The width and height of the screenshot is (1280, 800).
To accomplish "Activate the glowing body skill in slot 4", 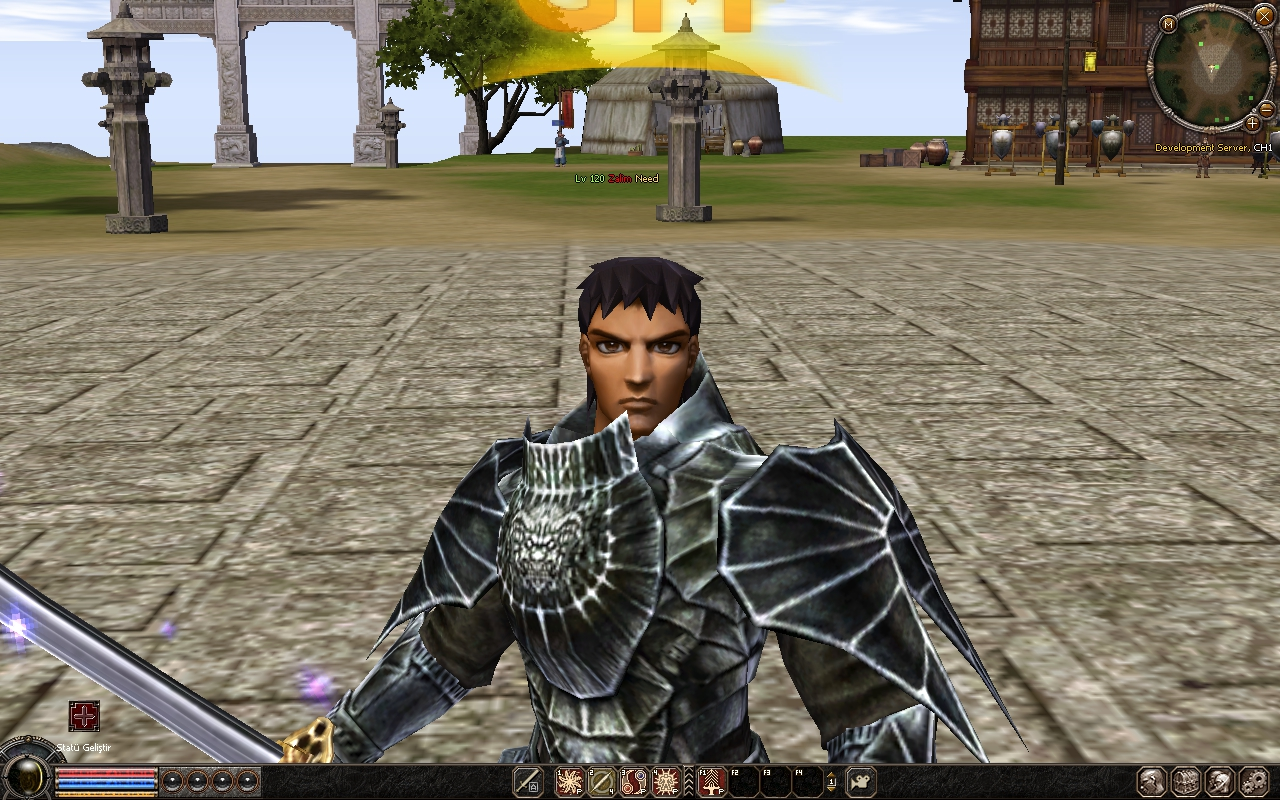I will [x=667, y=782].
